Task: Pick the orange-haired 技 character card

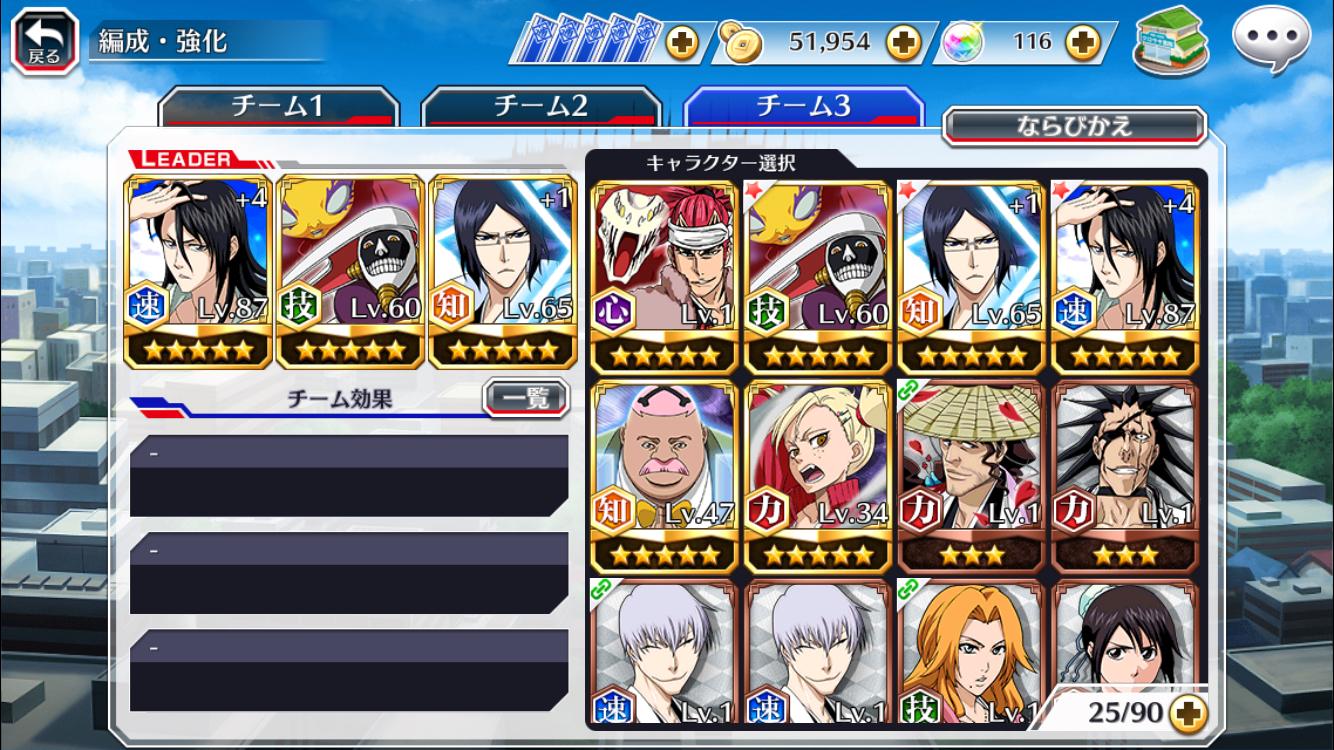Action: pos(971,652)
